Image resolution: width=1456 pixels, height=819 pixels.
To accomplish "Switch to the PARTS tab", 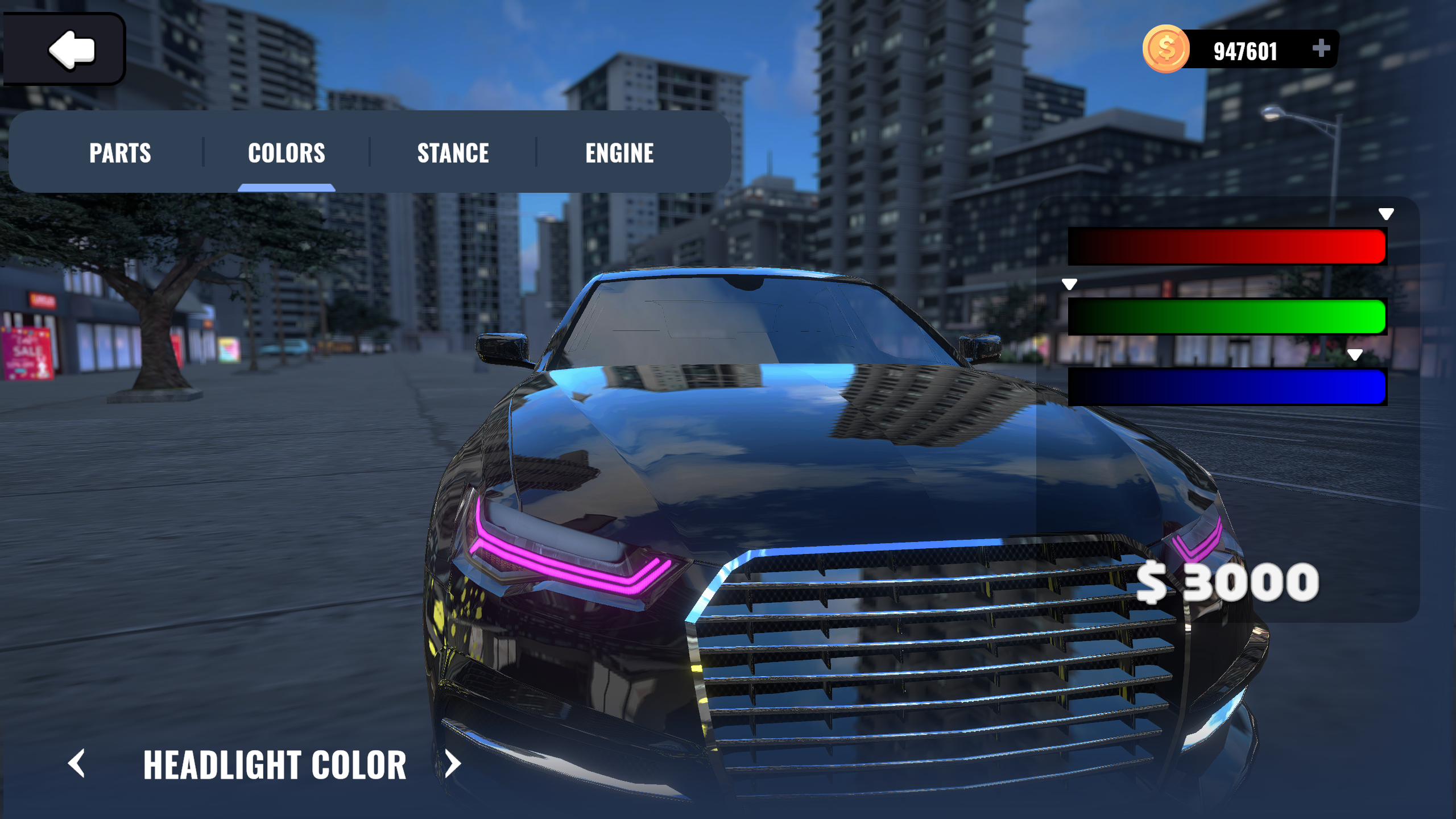I will (121, 152).
